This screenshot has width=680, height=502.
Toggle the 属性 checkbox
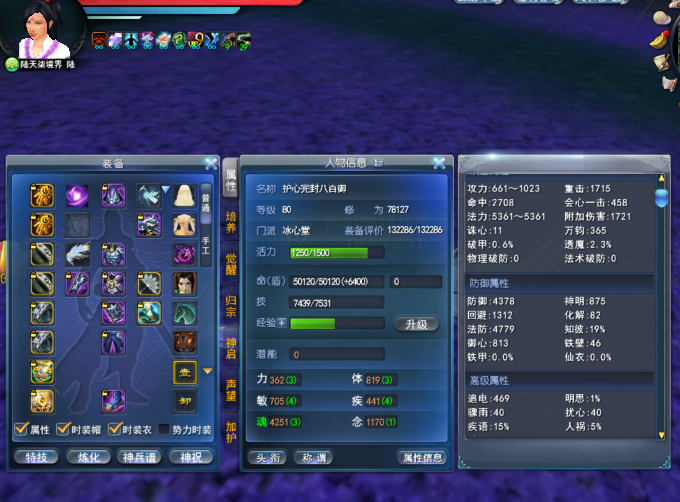tap(20, 431)
